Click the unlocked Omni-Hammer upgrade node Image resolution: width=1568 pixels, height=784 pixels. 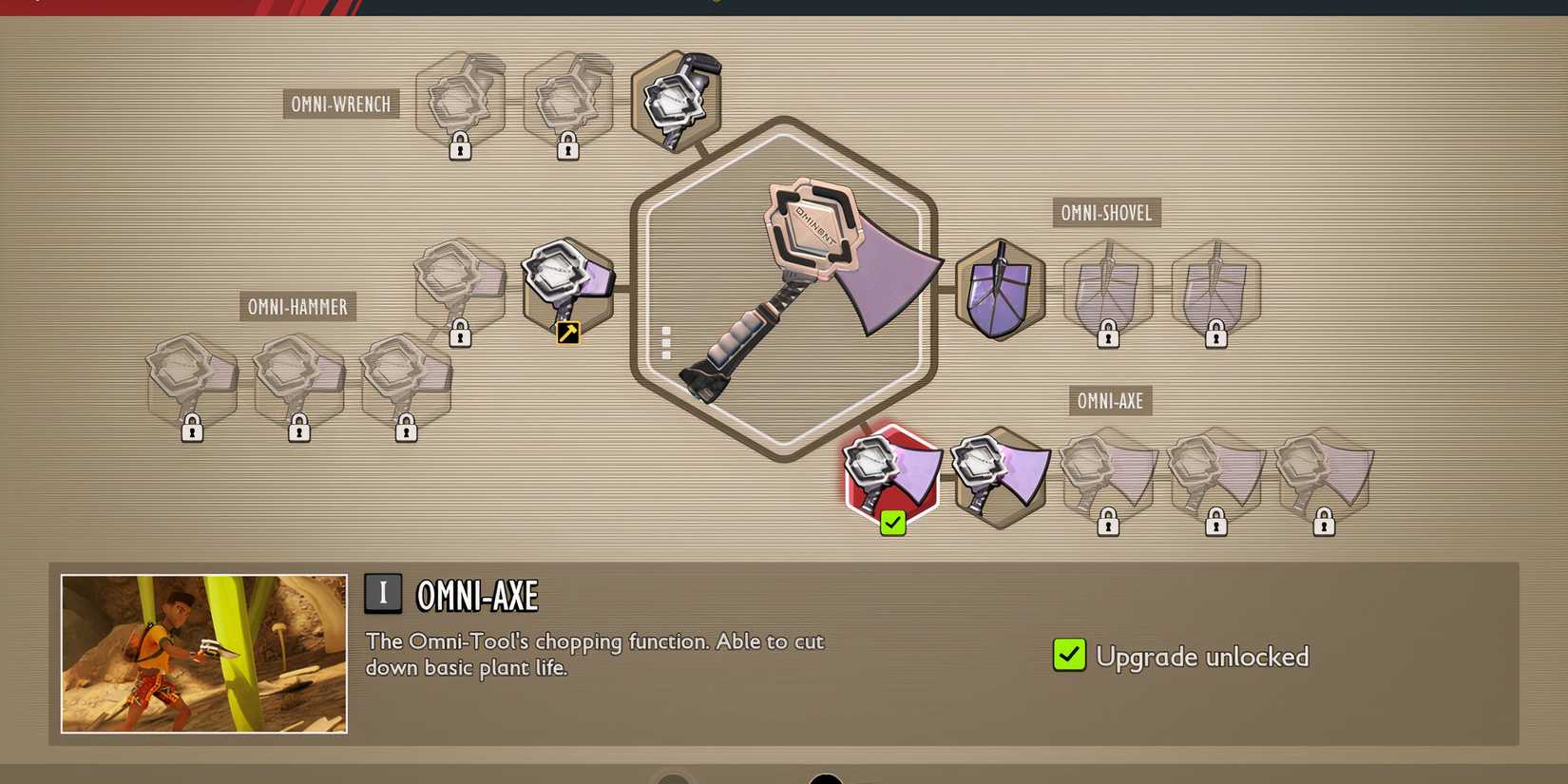point(567,285)
